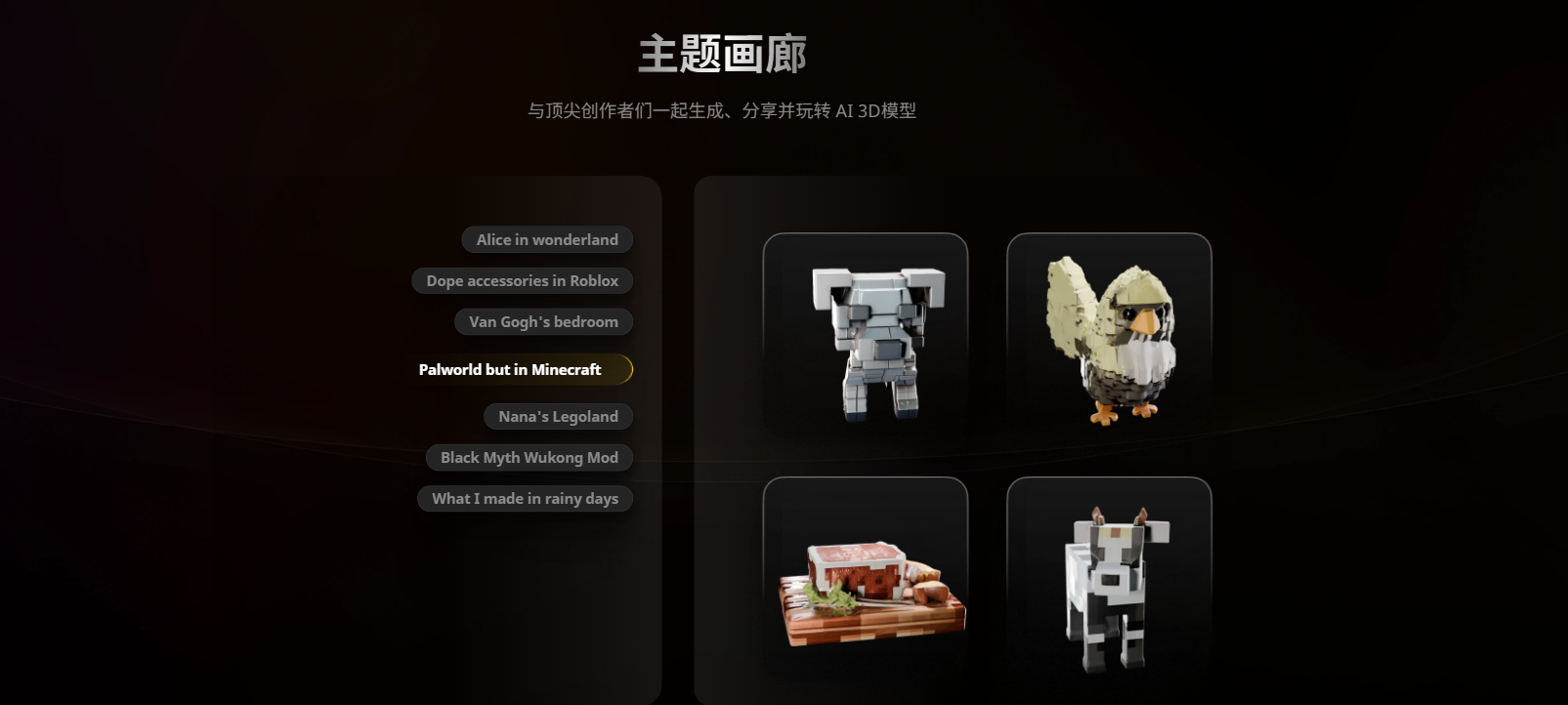
Task: Select "What I made in rainy days"
Action: click(525, 498)
